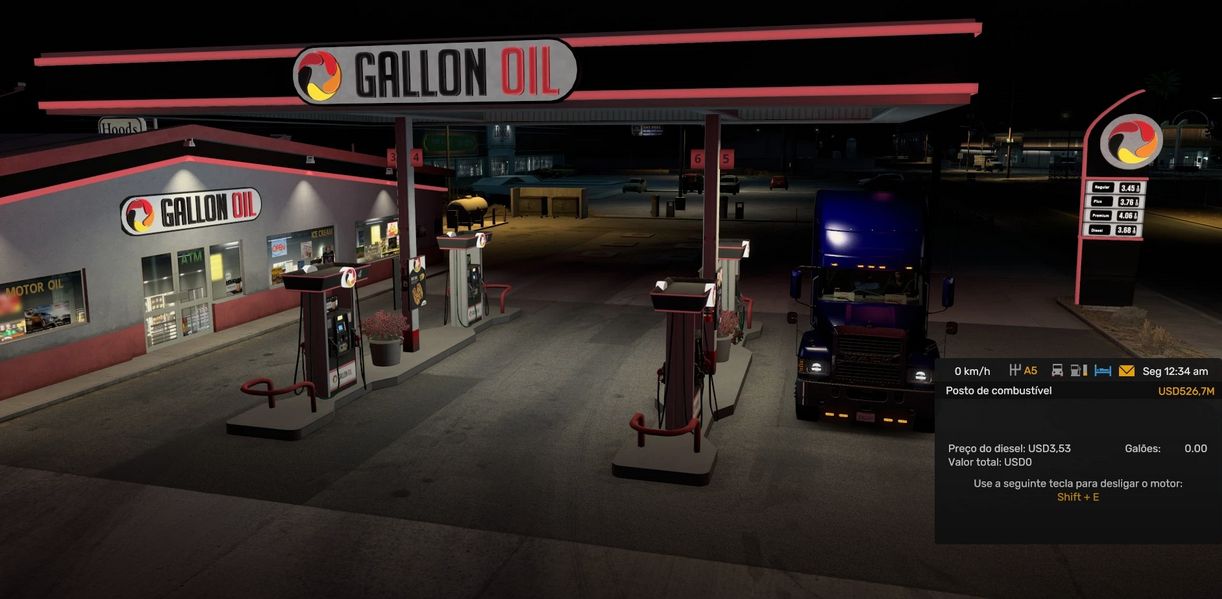The image size is (1222, 599).
Task: Open the yellow mail envelope icon
Action: [x=1126, y=371]
